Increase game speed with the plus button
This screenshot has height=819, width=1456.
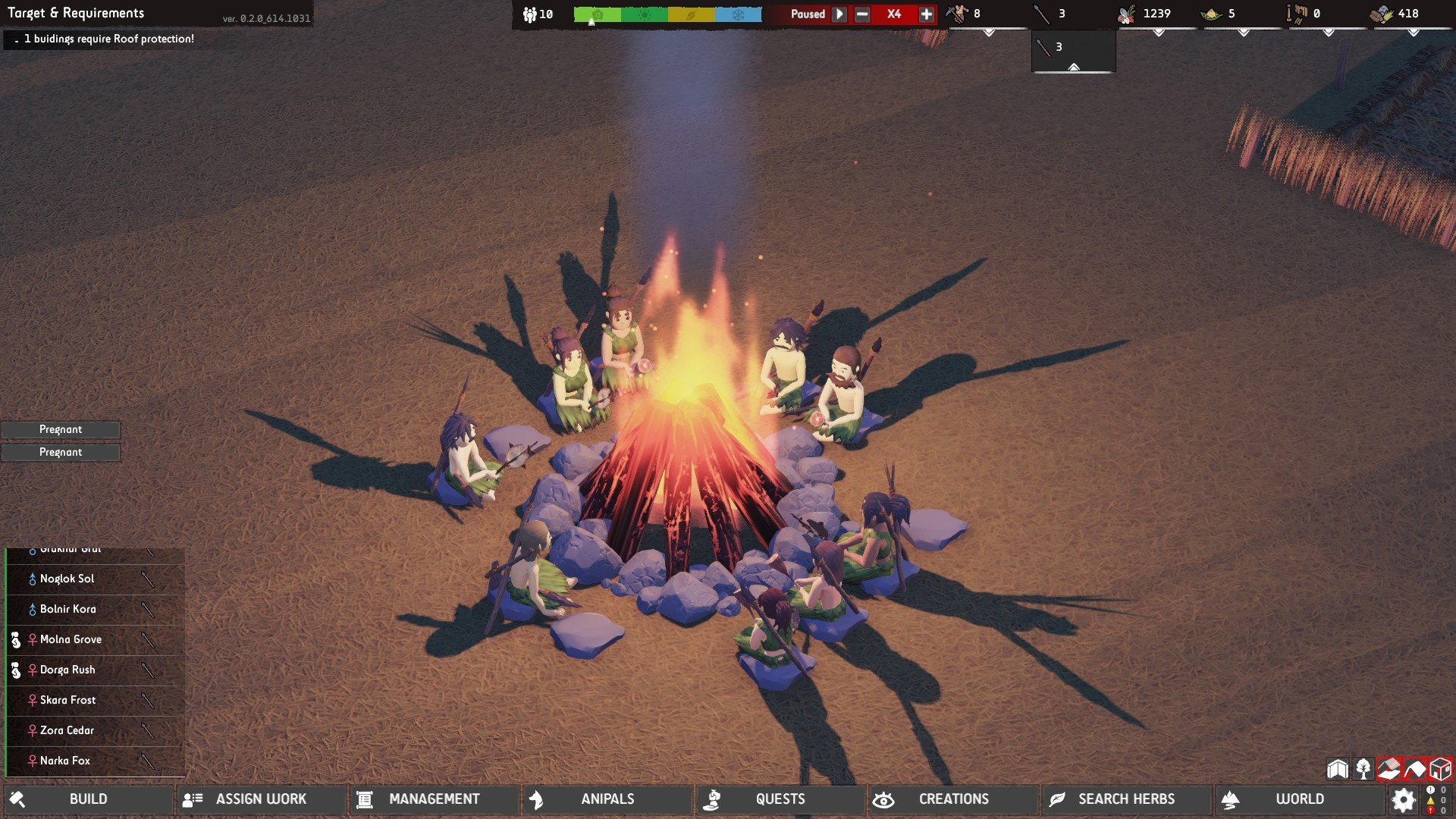(x=926, y=14)
